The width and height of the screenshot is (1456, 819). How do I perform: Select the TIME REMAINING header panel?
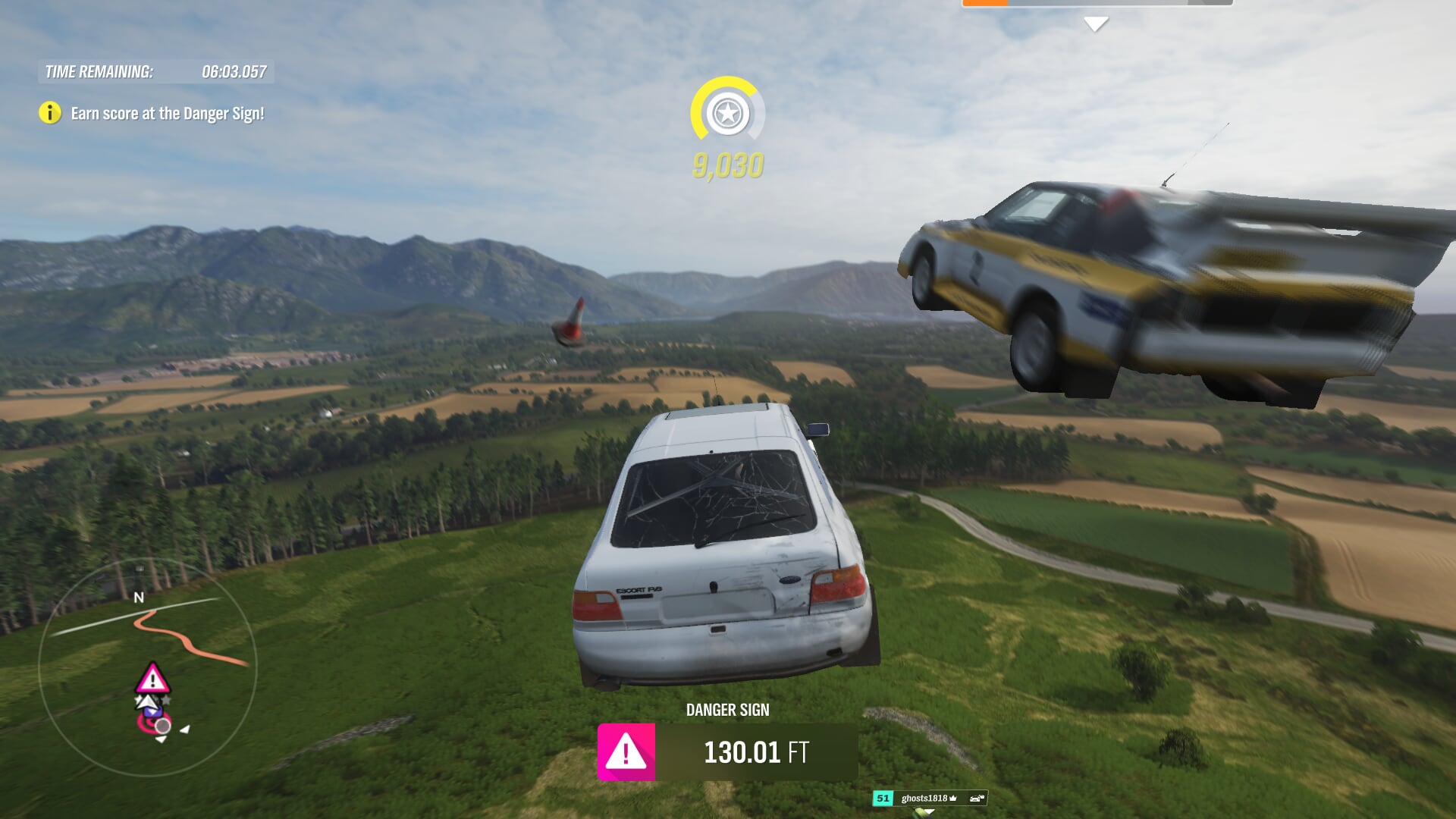tap(155, 74)
